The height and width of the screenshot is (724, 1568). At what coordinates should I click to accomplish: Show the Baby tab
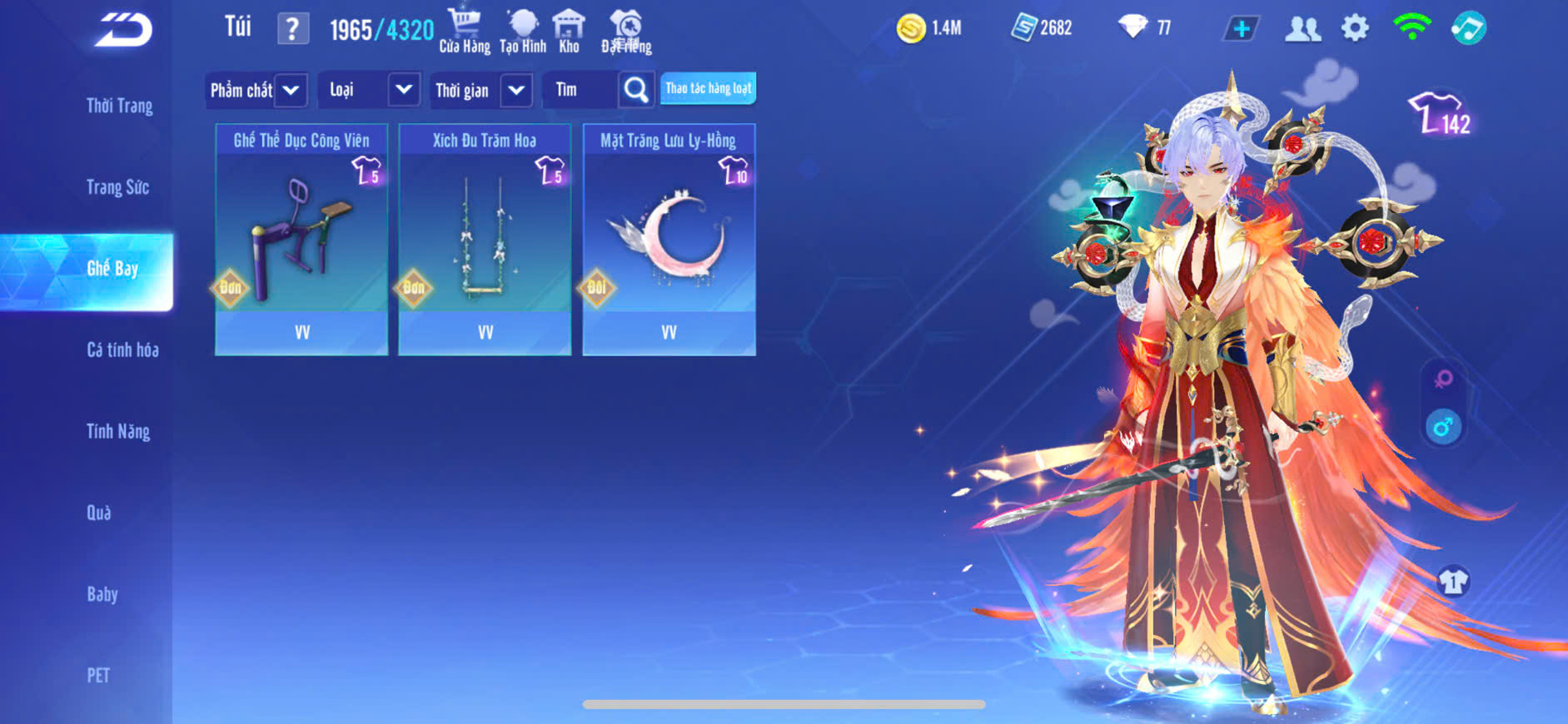click(102, 594)
